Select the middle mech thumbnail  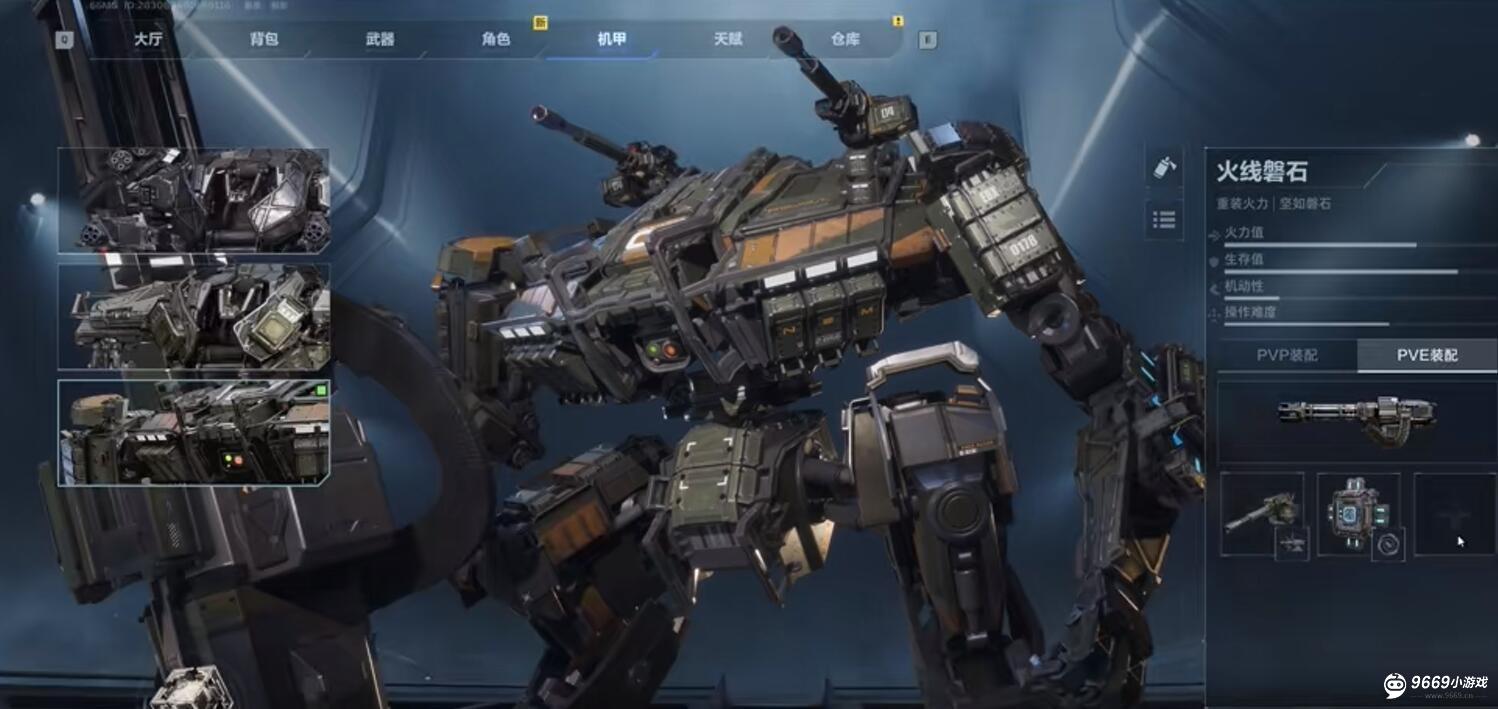pyautogui.click(x=194, y=316)
